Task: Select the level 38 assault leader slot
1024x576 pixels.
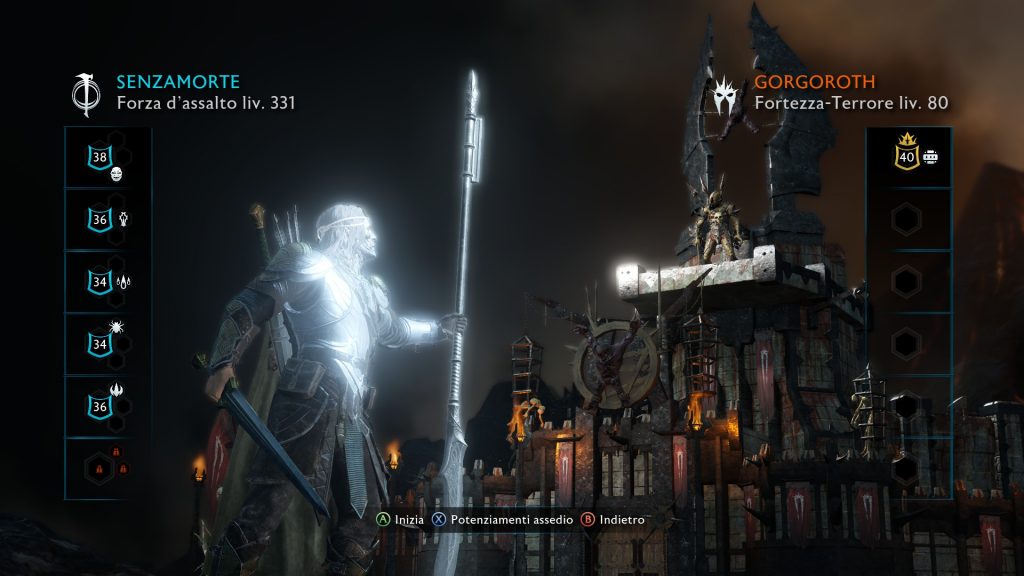Action: pyautogui.click(x=100, y=157)
